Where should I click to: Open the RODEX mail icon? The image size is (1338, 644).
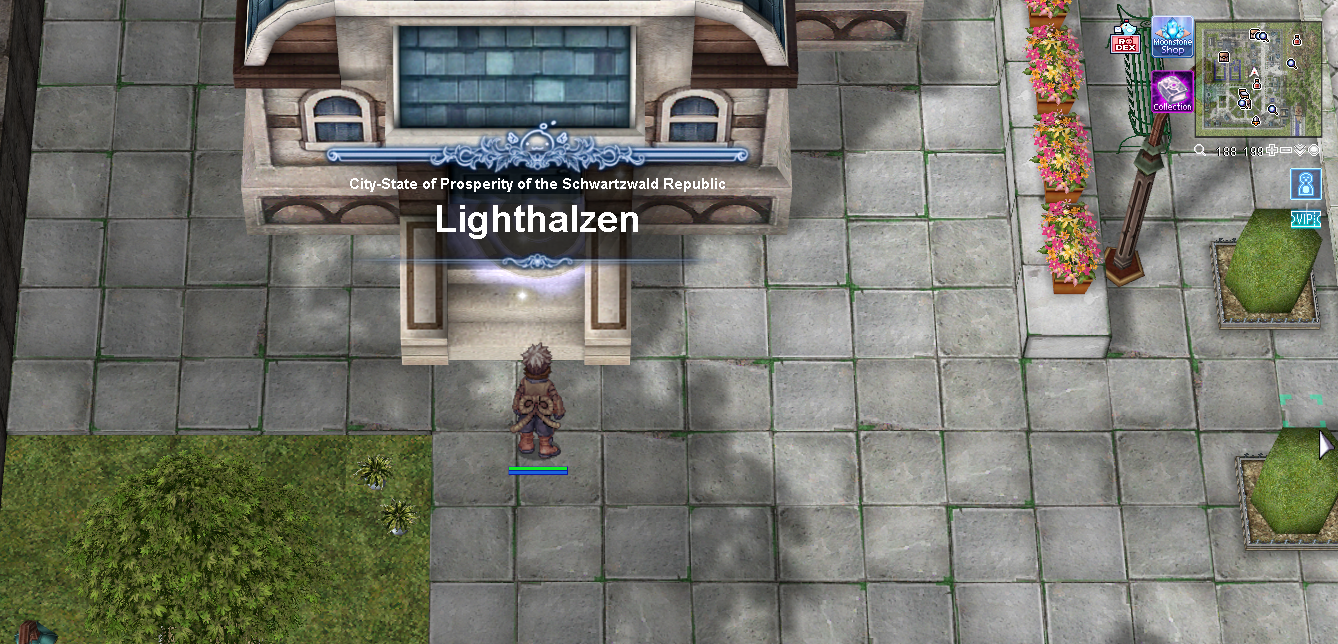click(1125, 40)
